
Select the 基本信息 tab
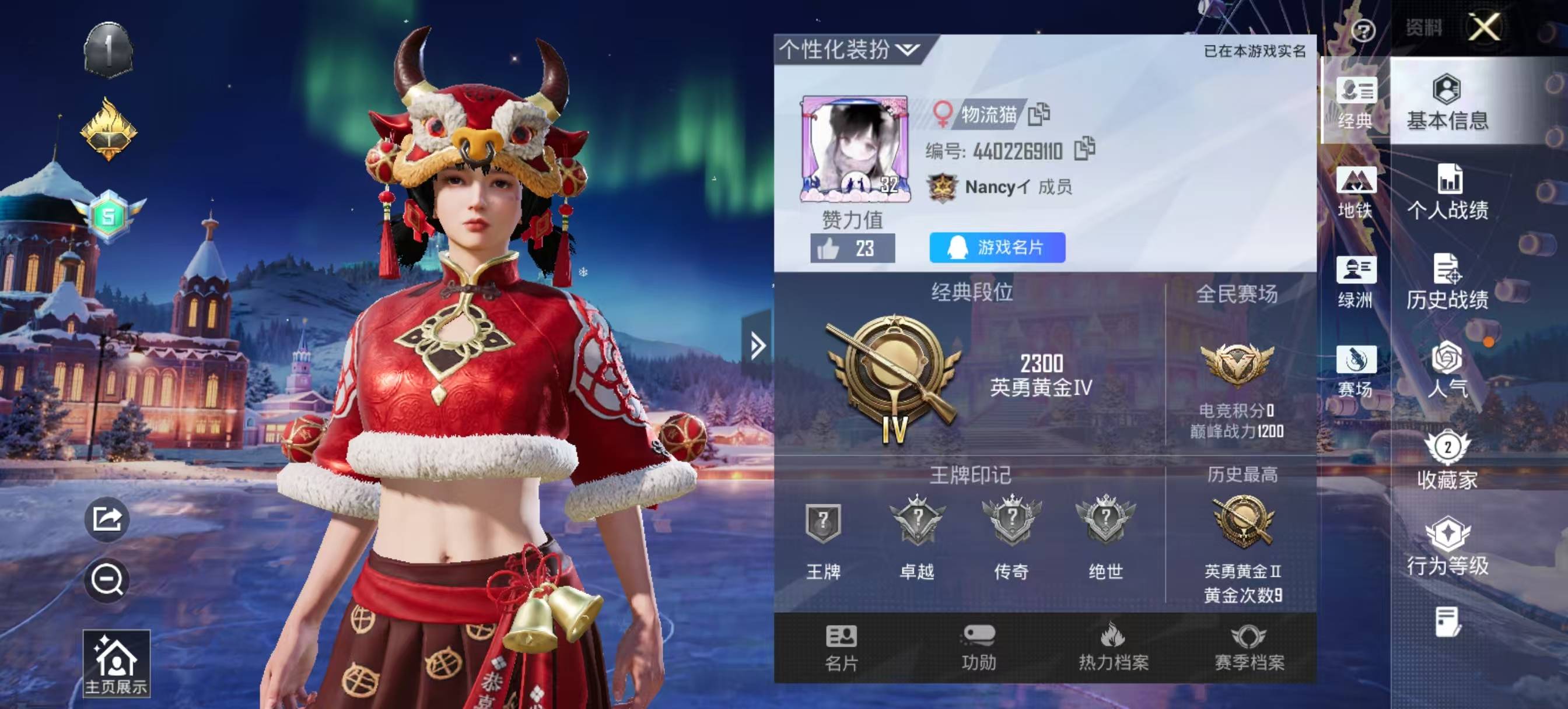coord(1447,102)
